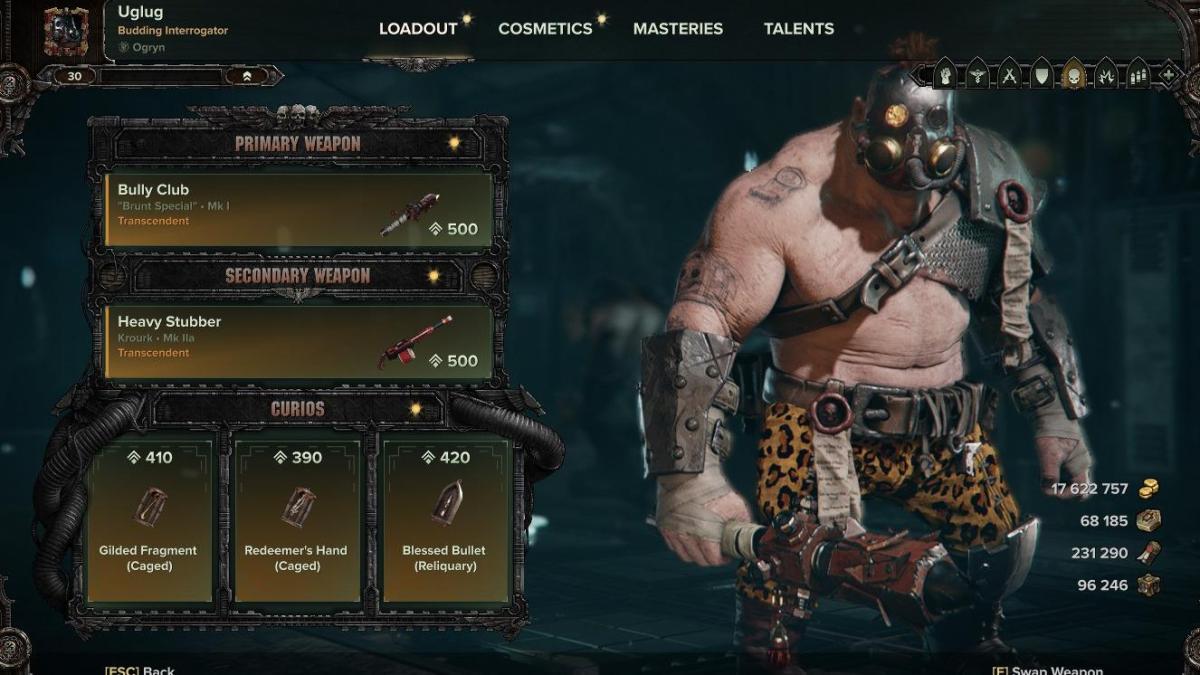The width and height of the screenshot is (1200, 675).
Task: Choose the winged caduceus preset icon
Action: tap(977, 74)
